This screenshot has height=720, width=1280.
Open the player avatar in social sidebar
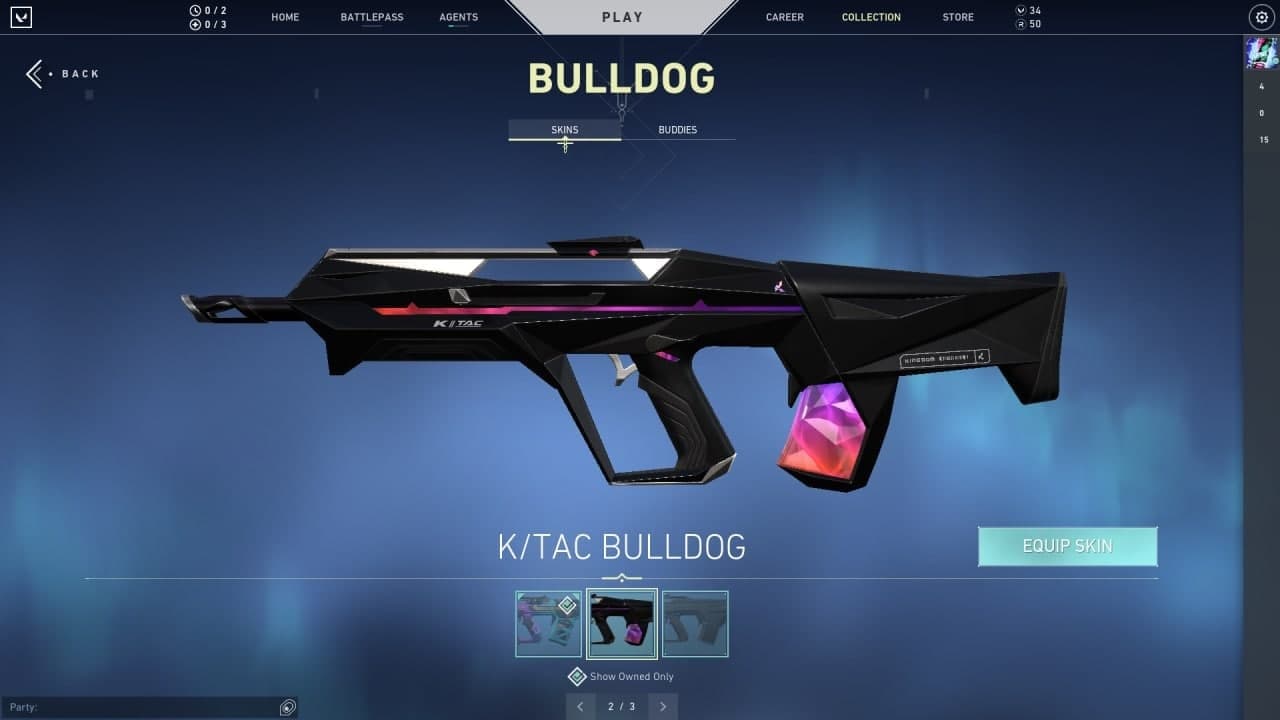click(x=1261, y=52)
